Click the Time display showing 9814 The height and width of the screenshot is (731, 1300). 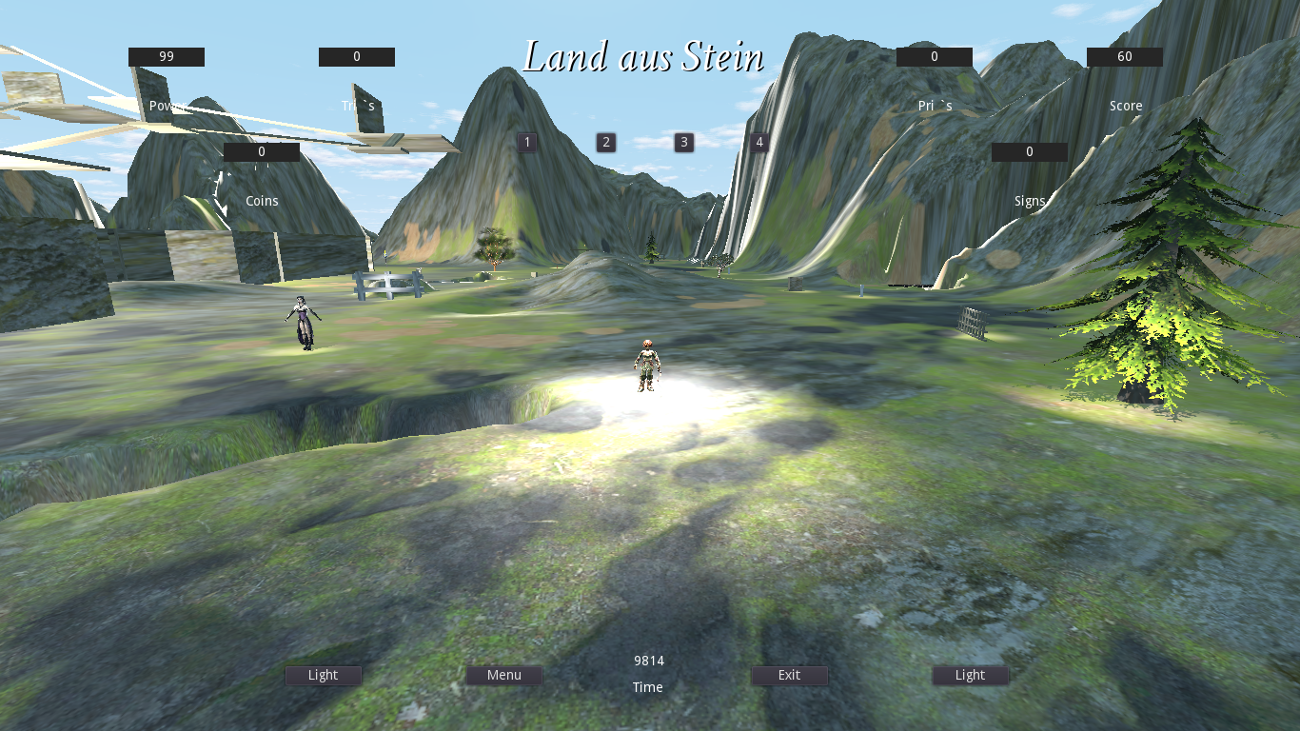648,660
